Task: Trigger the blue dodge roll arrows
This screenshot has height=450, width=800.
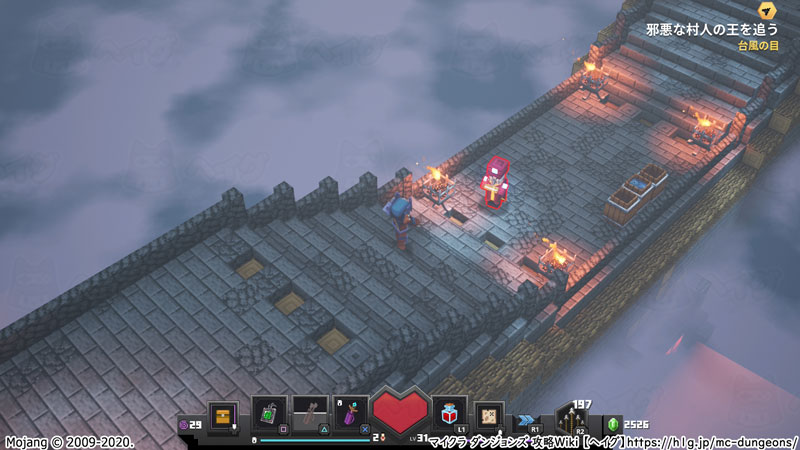Action: pos(527,420)
